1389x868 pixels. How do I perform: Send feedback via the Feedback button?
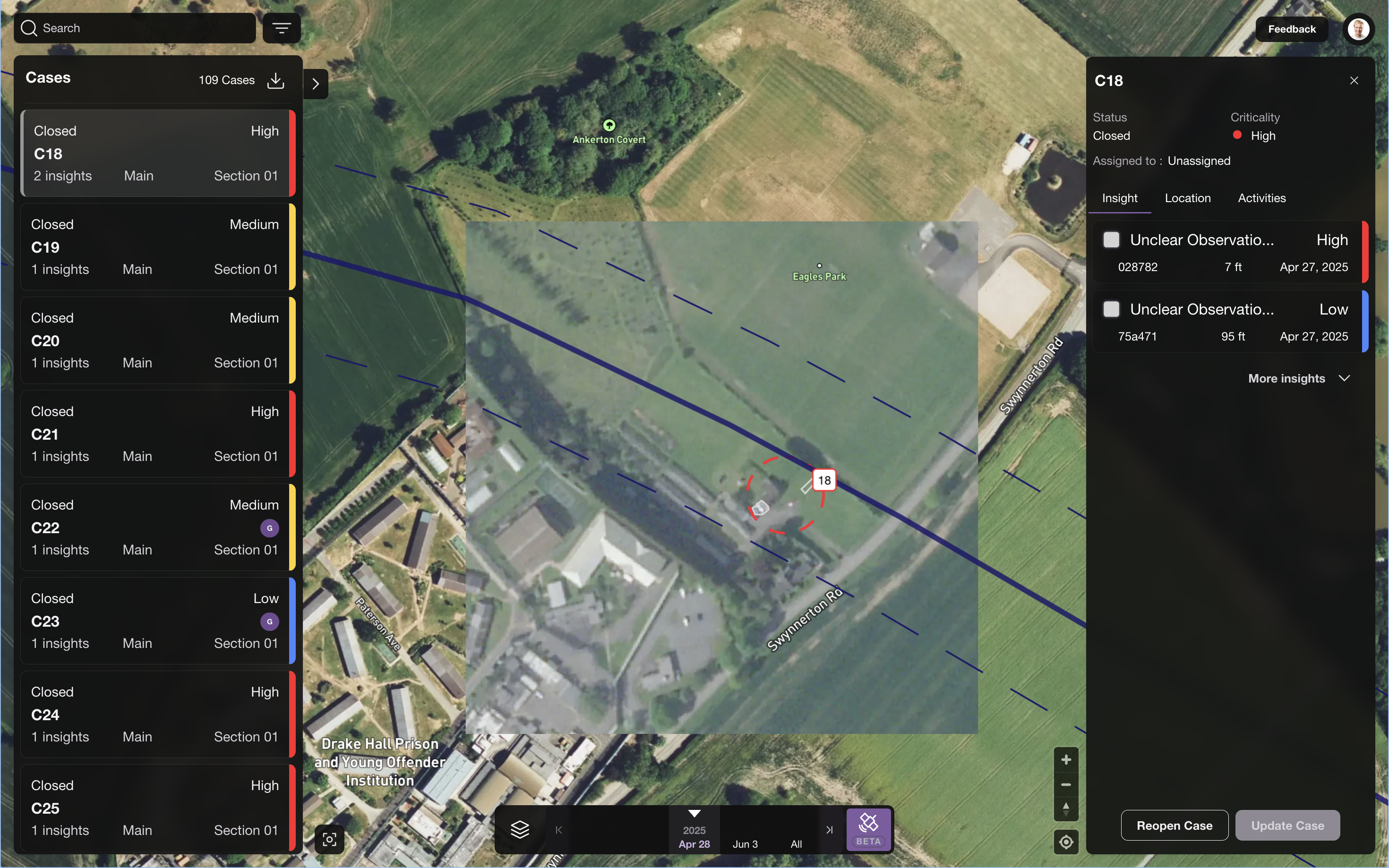(x=1291, y=29)
